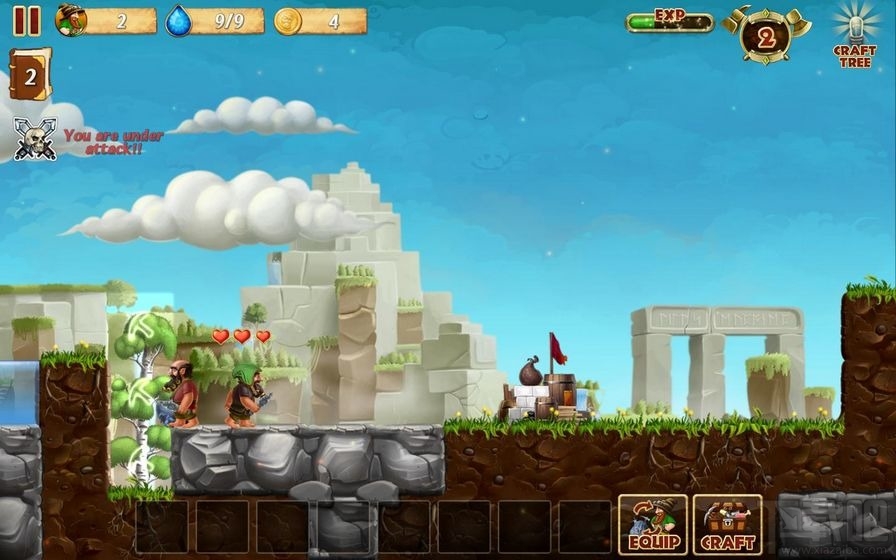Tap the blue mana droplet icon
Viewport: 896px width, 560px height.
click(x=179, y=20)
